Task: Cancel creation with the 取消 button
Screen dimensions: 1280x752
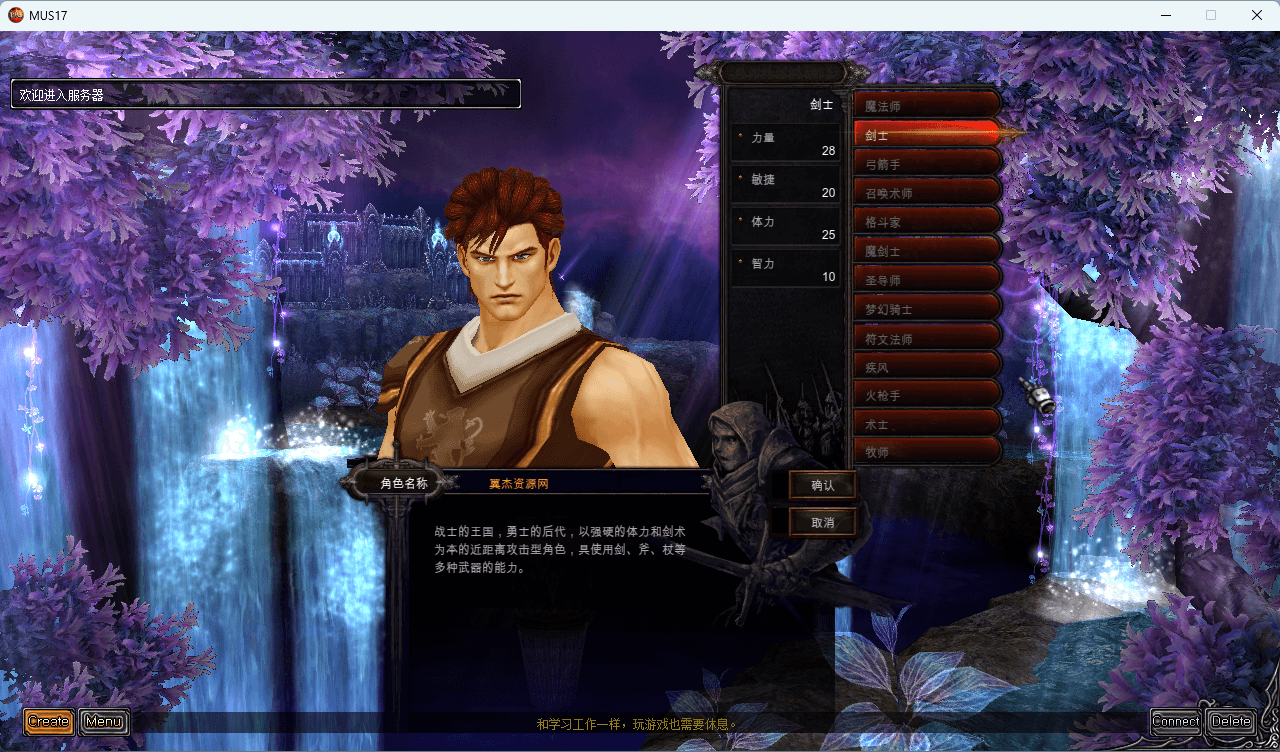Action: 822,522
